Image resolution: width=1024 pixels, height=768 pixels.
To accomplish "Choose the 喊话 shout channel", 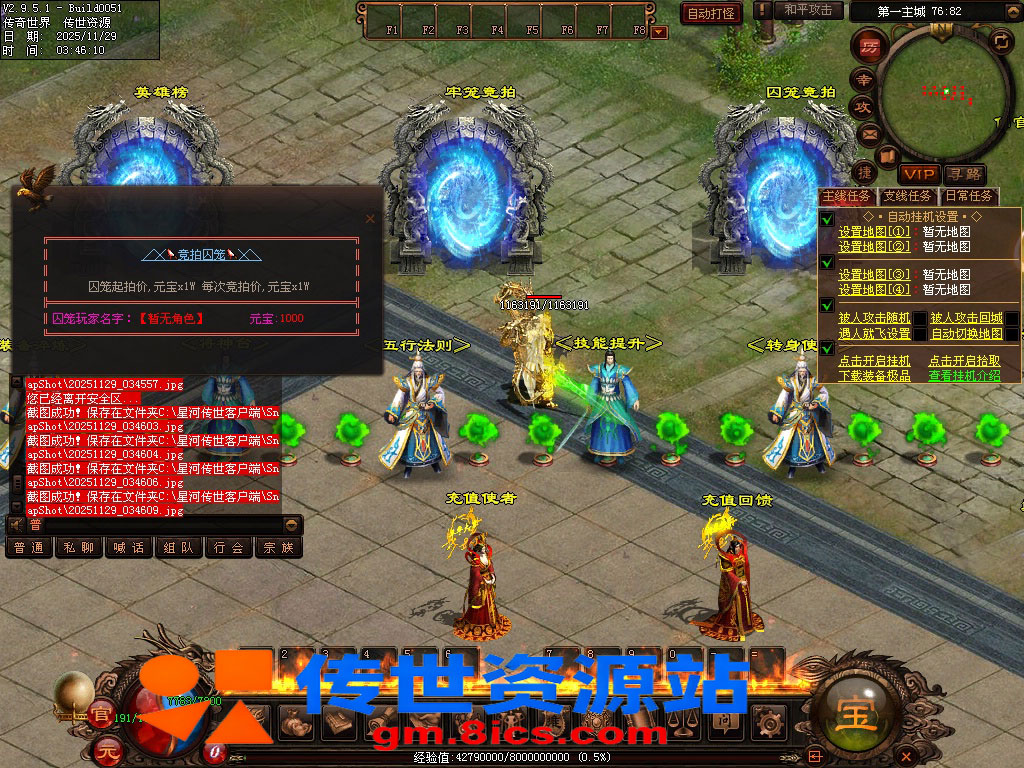I will (x=129, y=548).
